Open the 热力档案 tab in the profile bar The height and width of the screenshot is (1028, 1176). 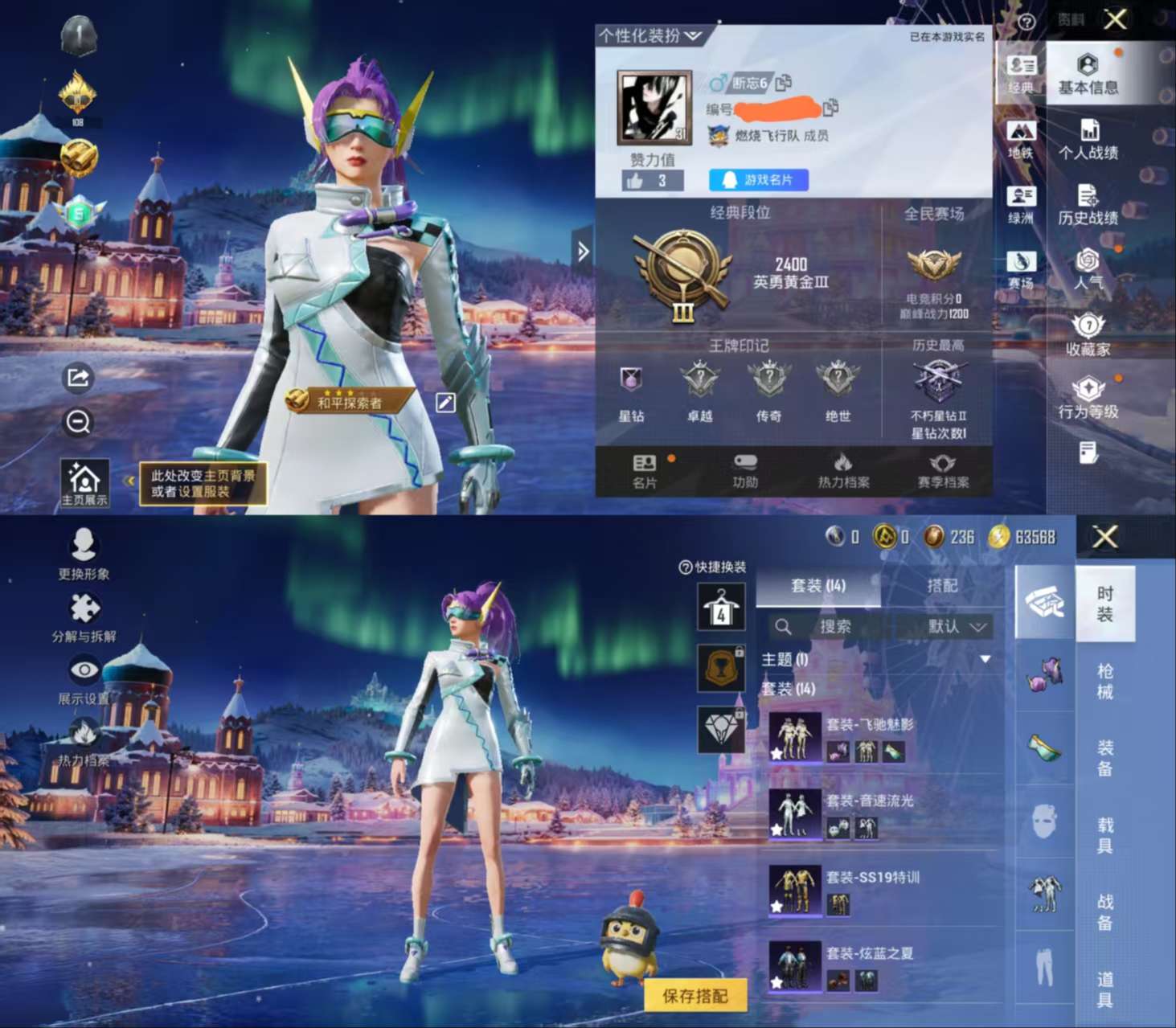click(x=843, y=470)
